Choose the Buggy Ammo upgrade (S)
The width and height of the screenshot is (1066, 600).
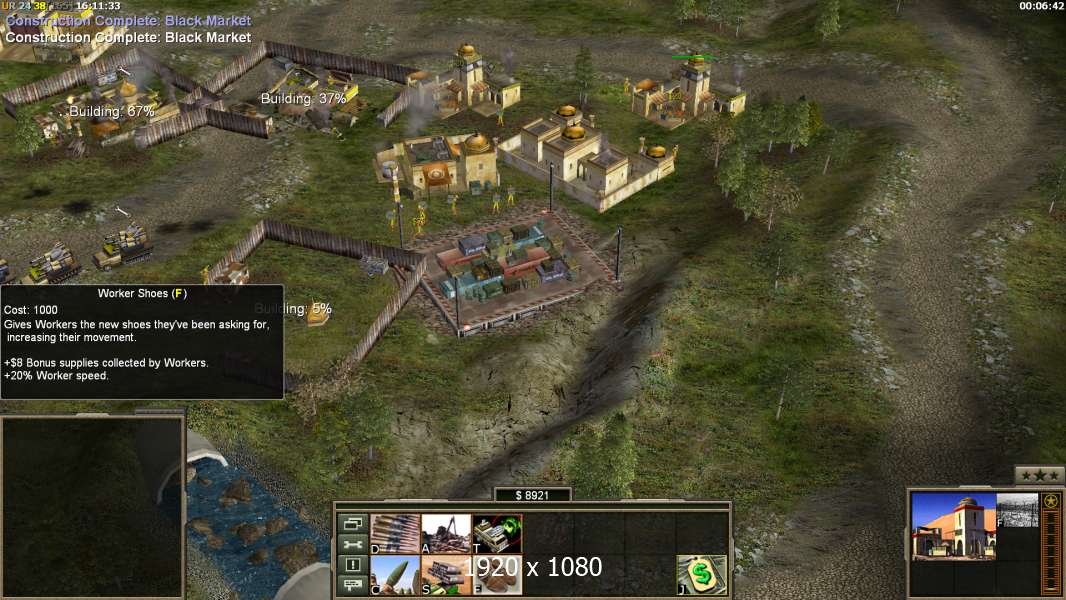(x=446, y=575)
